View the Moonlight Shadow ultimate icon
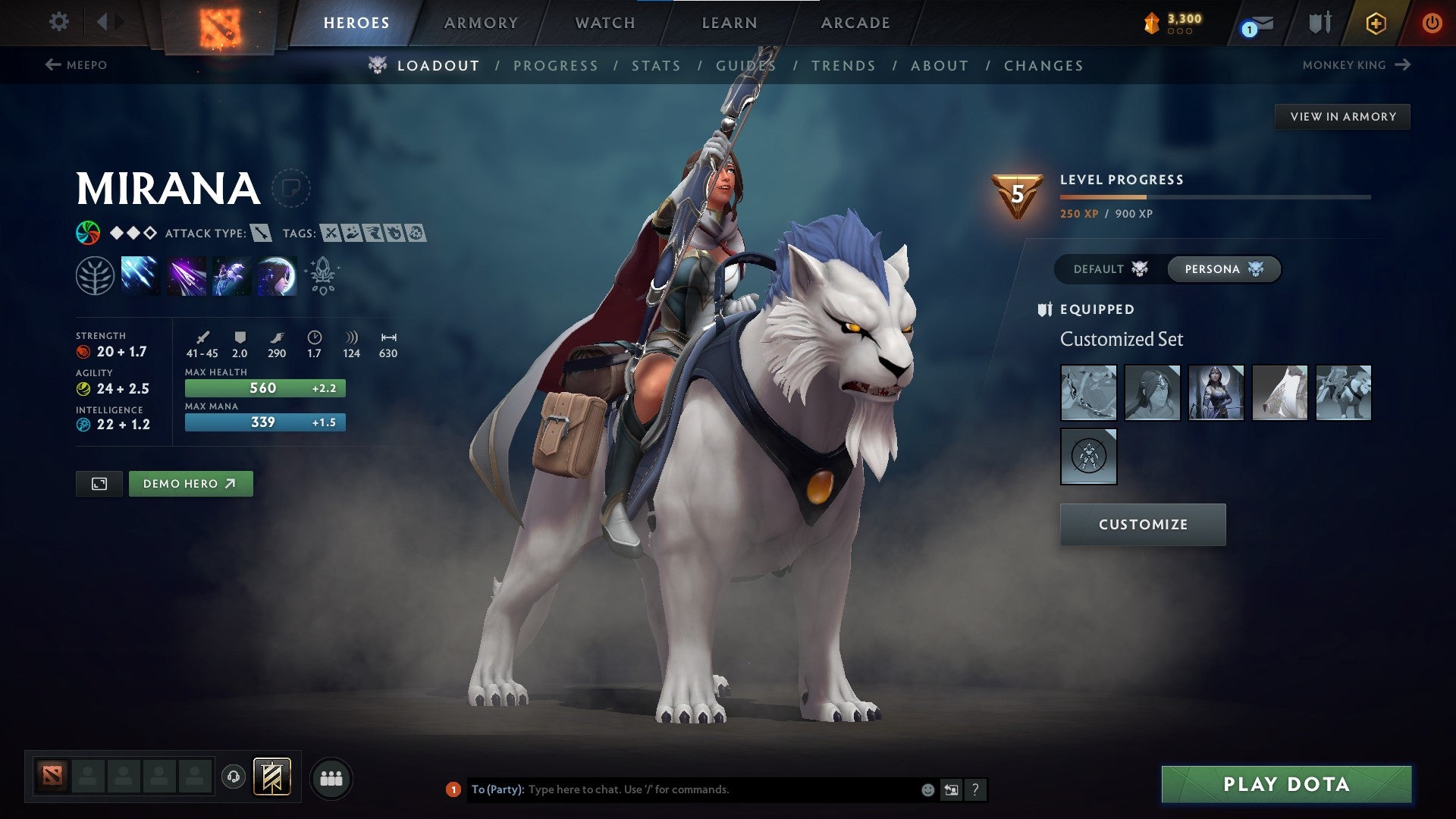This screenshot has height=819, width=1456. click(275, 275)
